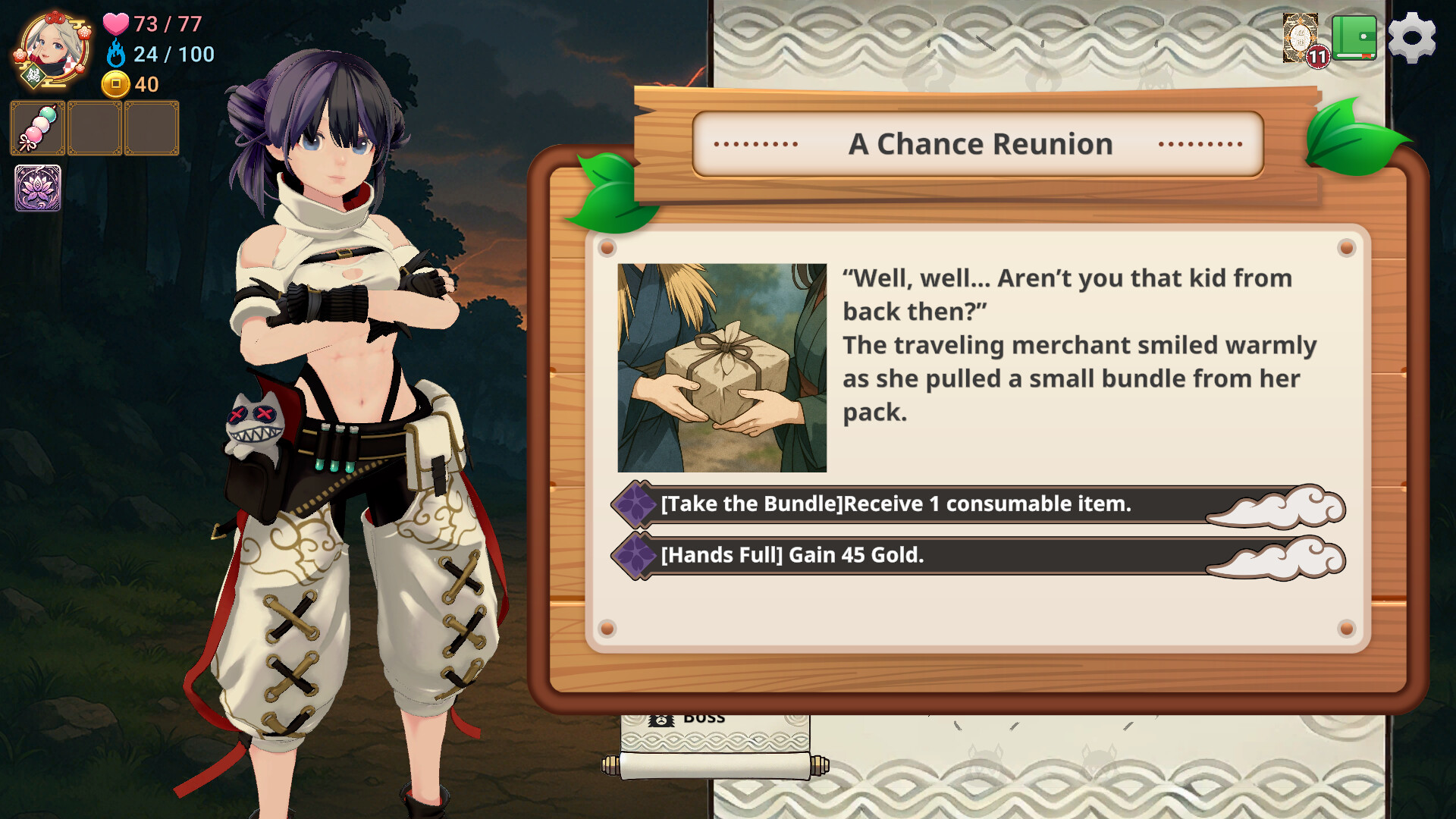Click the purple diamond beside Take the Bundle
The height and width of the screenshot is (819, 1456).
point(635,503)
